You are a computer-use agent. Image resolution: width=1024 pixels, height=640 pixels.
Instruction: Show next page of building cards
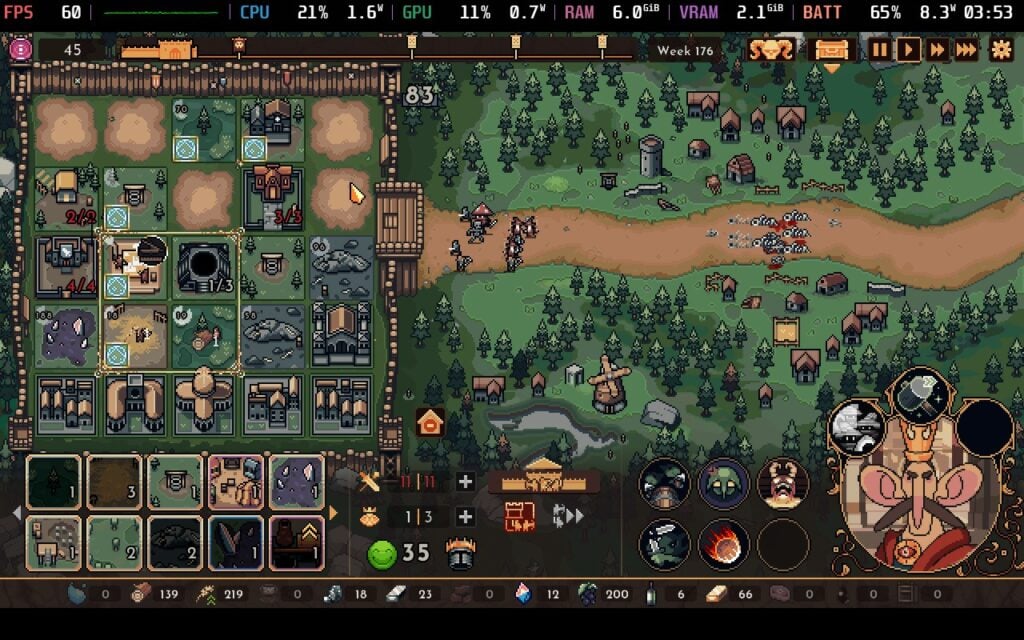(333, 513)
